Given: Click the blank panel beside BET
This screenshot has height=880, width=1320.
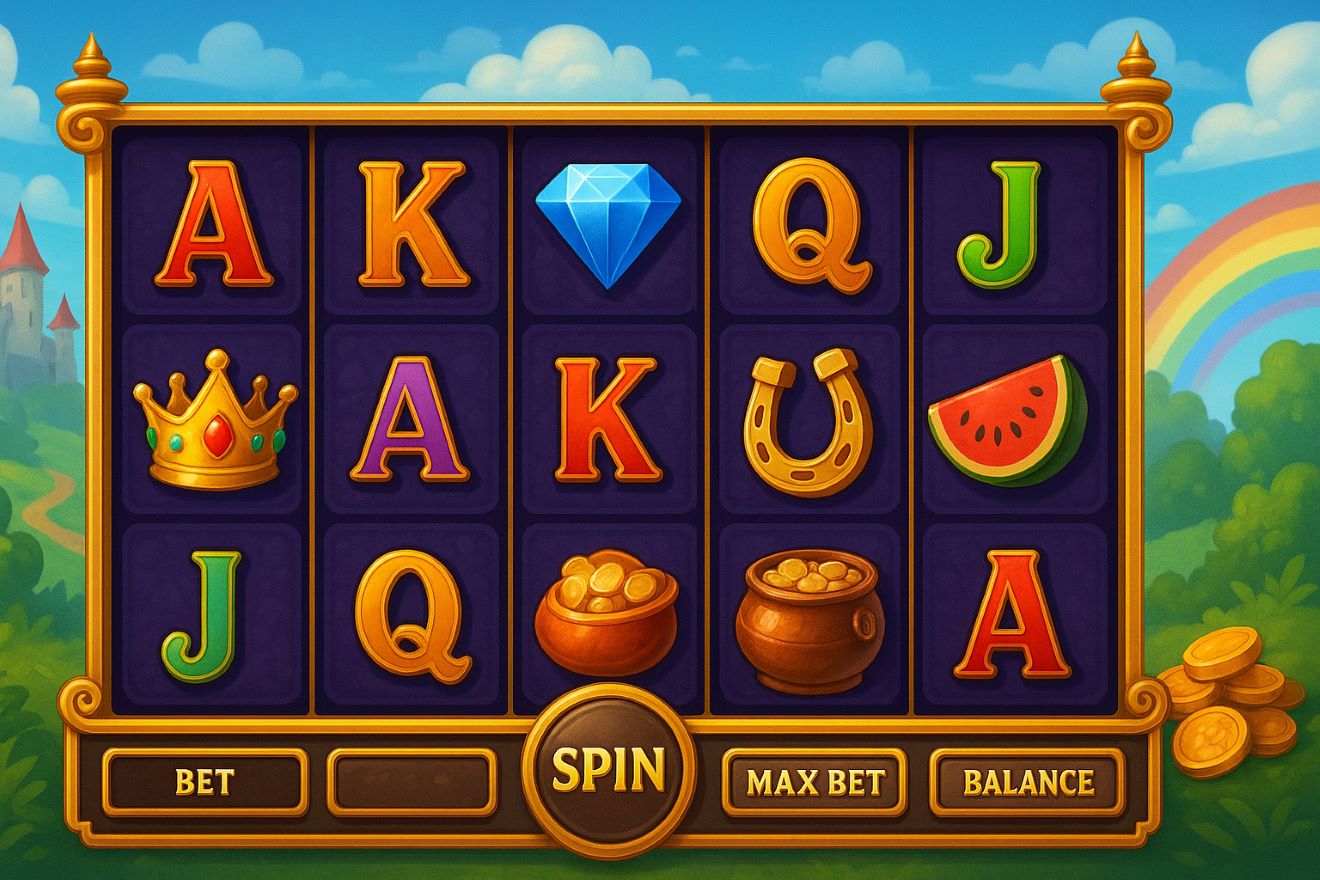Looking at the screenshot, I should 412,782.
